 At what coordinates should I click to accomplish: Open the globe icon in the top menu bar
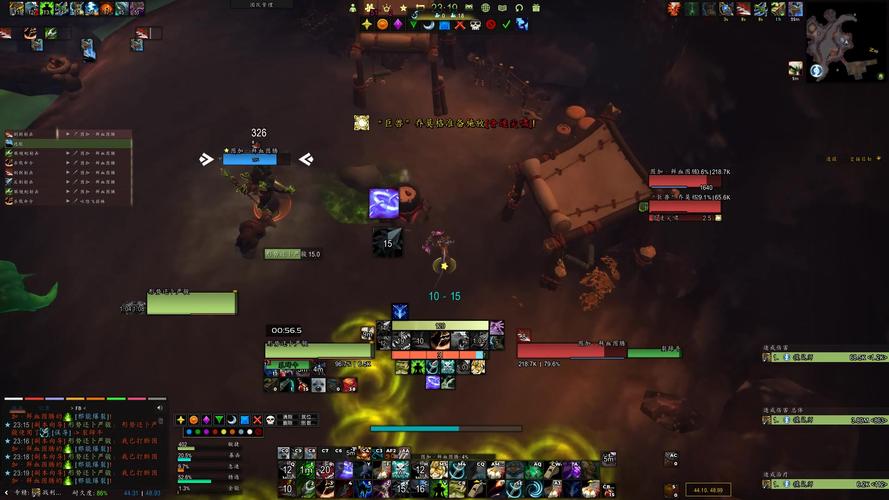[485, 8]
